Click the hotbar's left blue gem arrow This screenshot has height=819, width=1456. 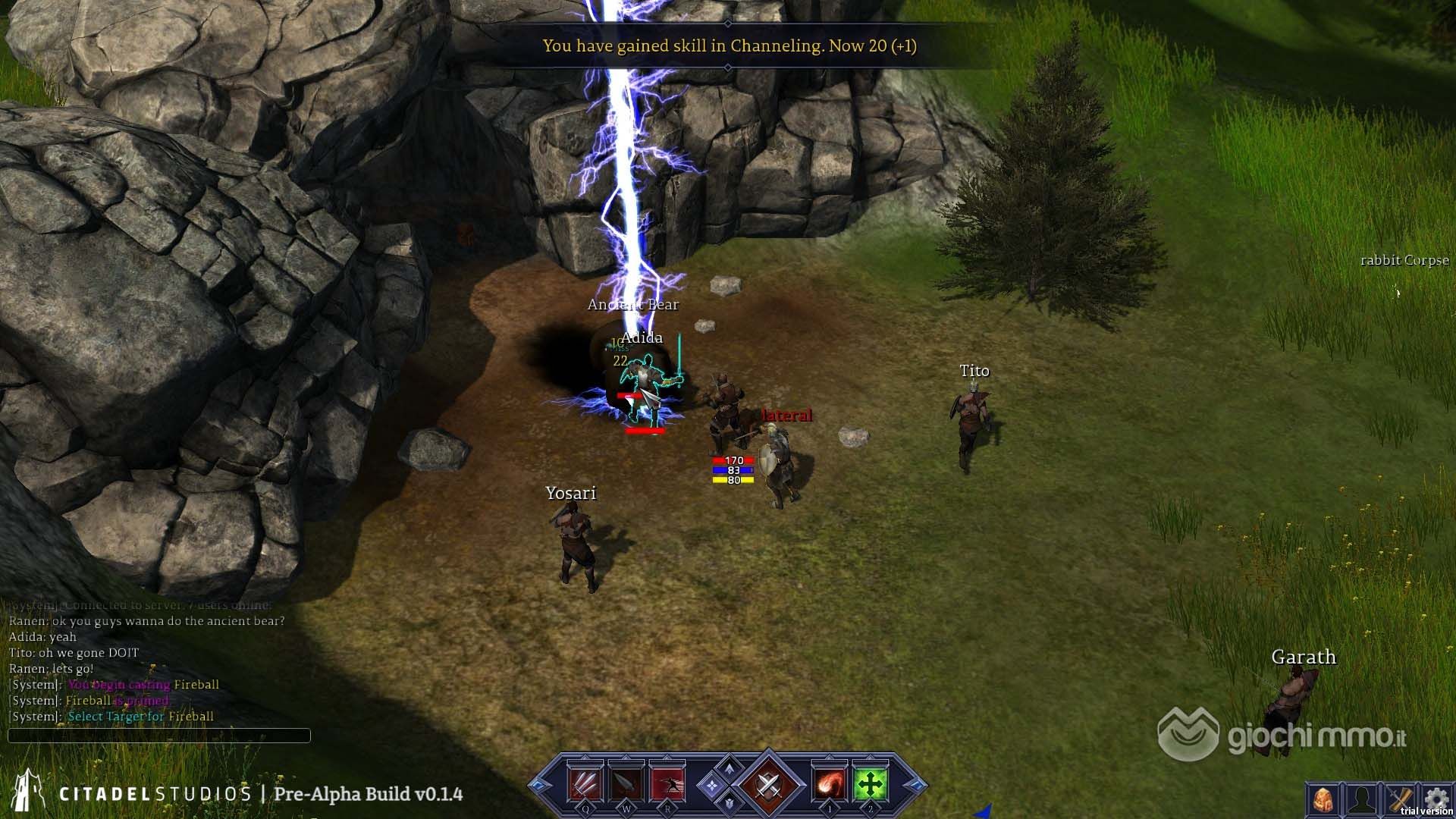[x=540, y=785]
